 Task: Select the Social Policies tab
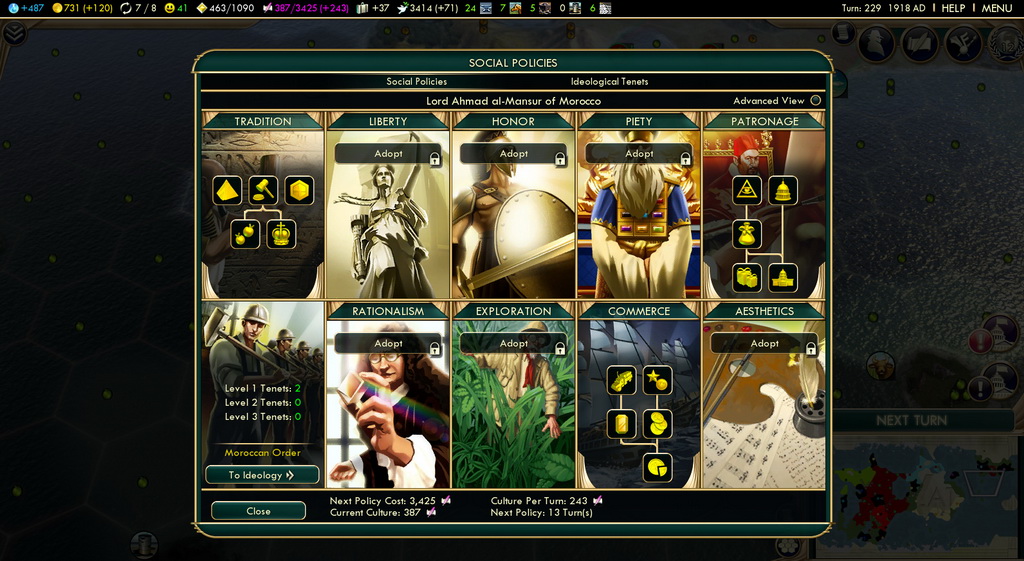417,82
